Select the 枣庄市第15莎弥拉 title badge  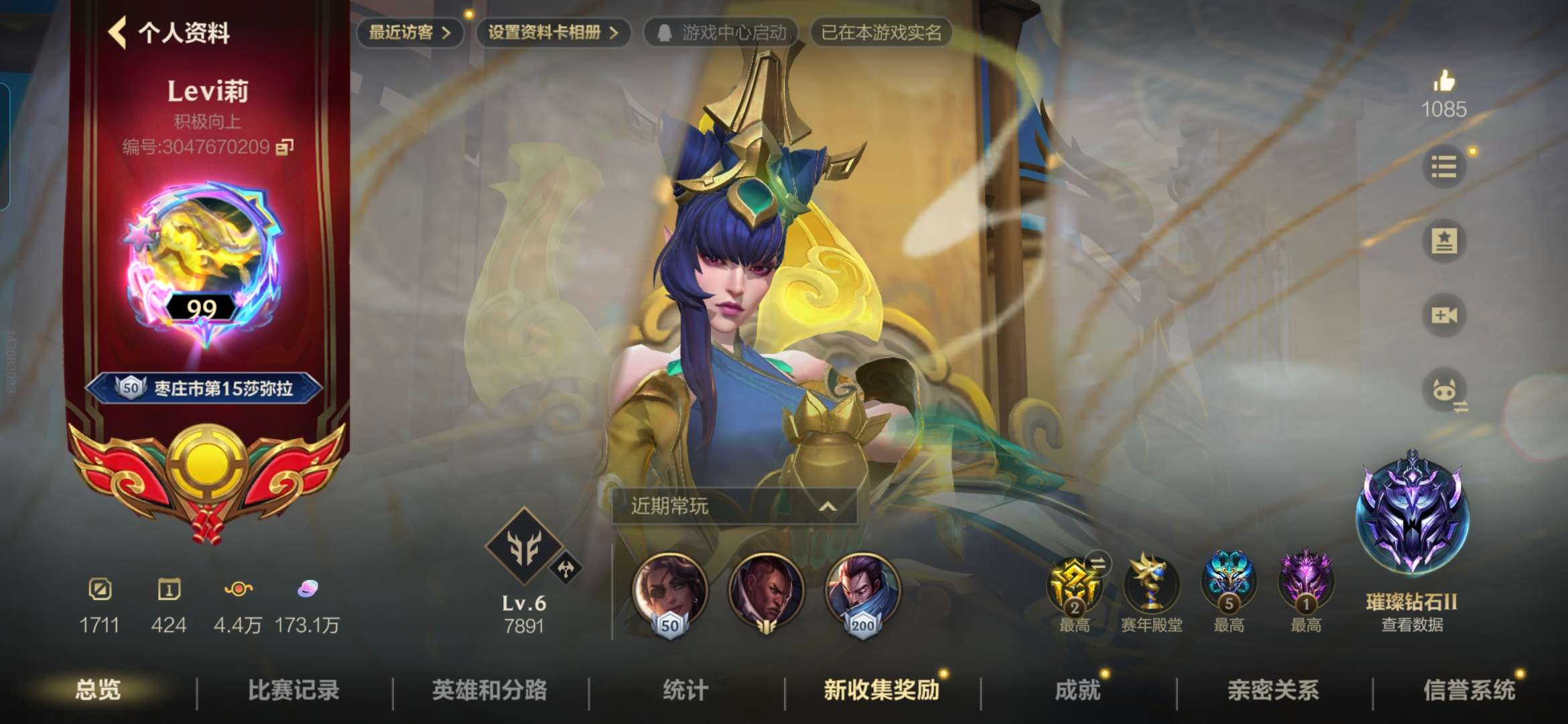point(204,388)
